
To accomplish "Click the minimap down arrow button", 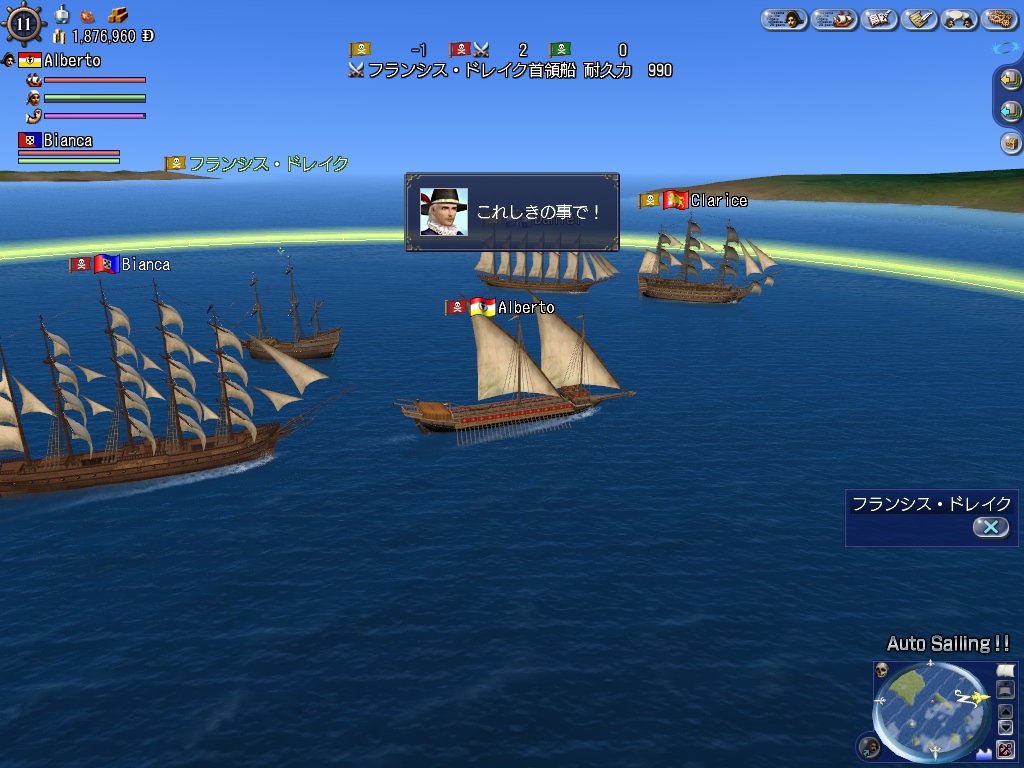I will click(1006, 728).
